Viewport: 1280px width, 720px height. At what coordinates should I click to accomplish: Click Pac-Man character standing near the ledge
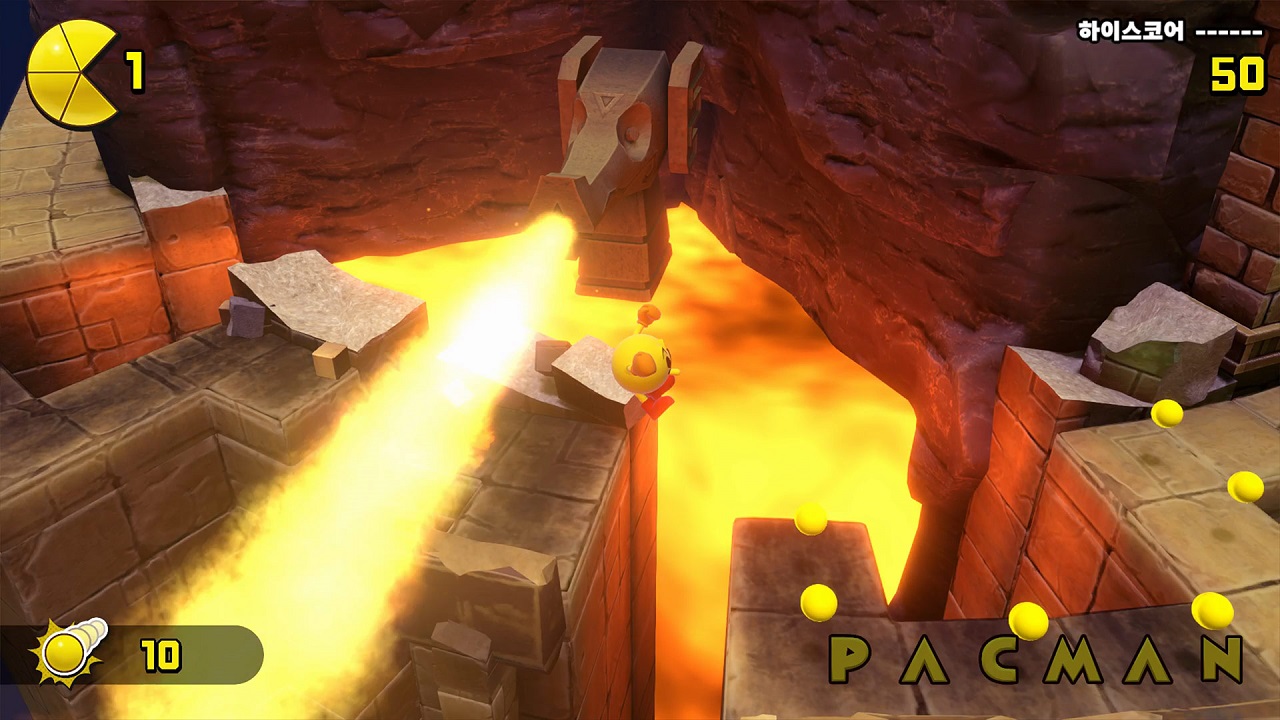tap(645, 365)
